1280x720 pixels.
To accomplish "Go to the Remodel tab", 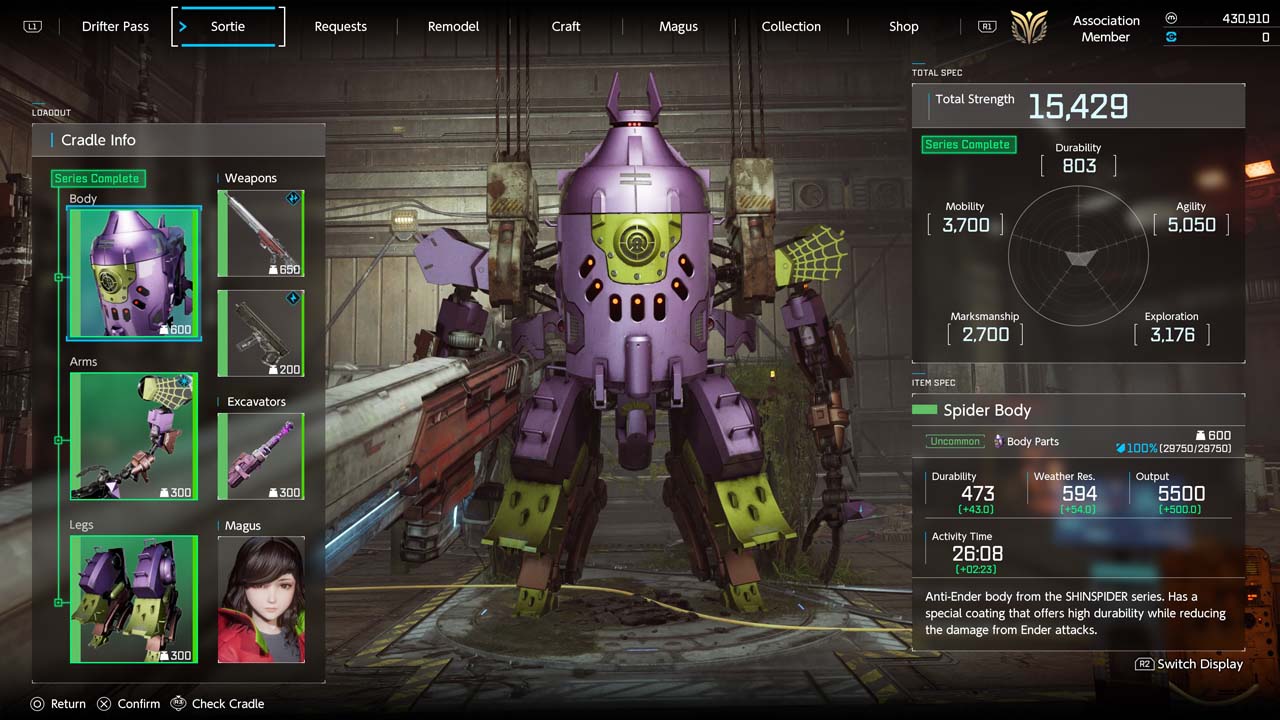I will pos(453,27).
